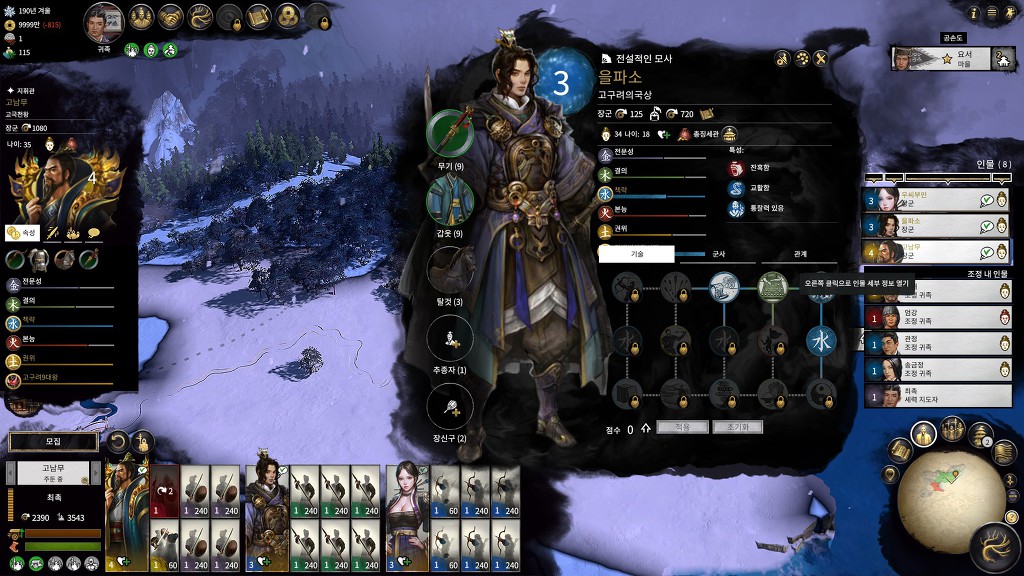The width and height of the screenshot is (1024, 576).
Task: Click the 모집 recruit button
Action: click(54, 441)
